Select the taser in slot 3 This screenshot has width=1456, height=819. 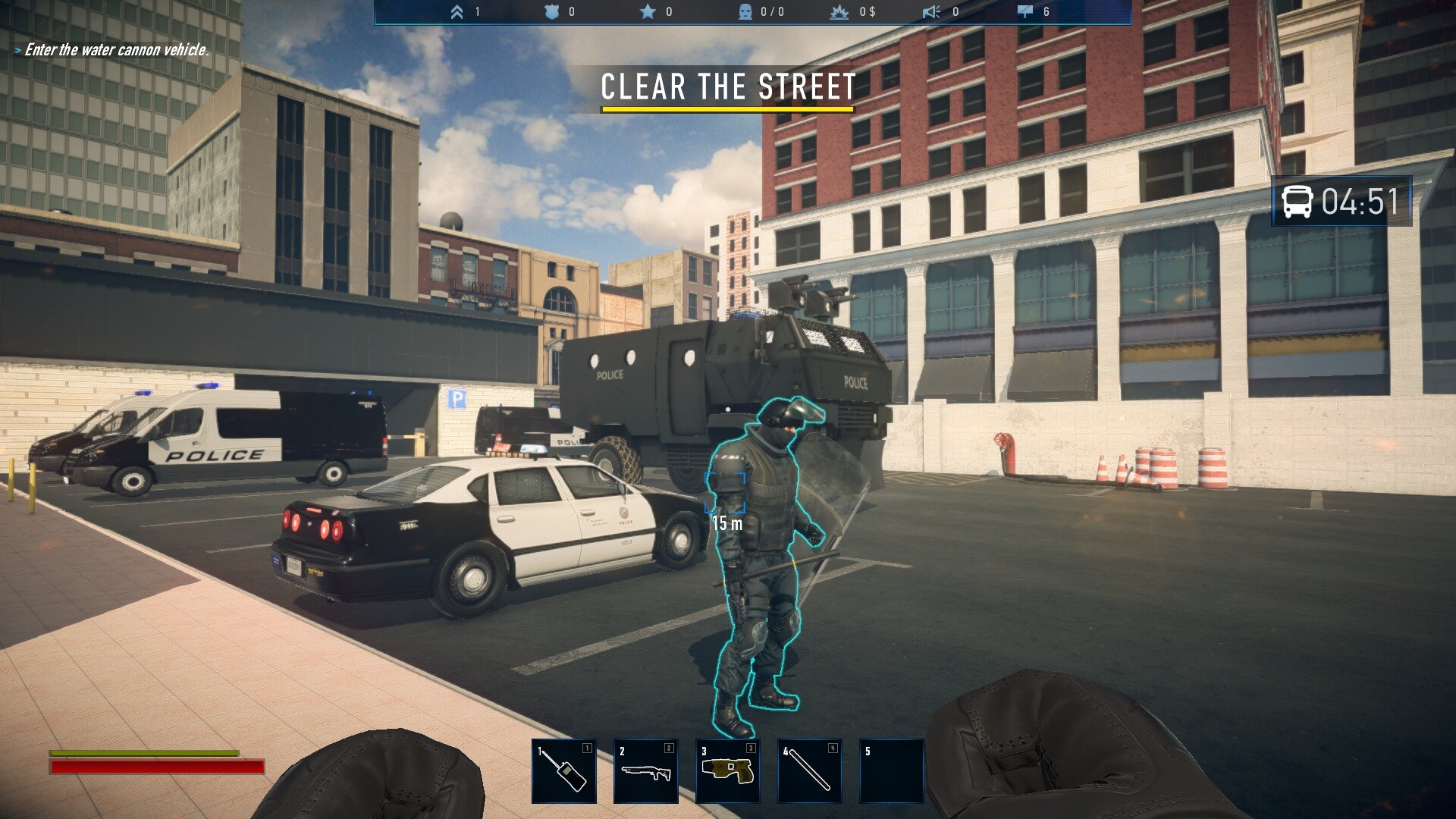coord(726,770)
